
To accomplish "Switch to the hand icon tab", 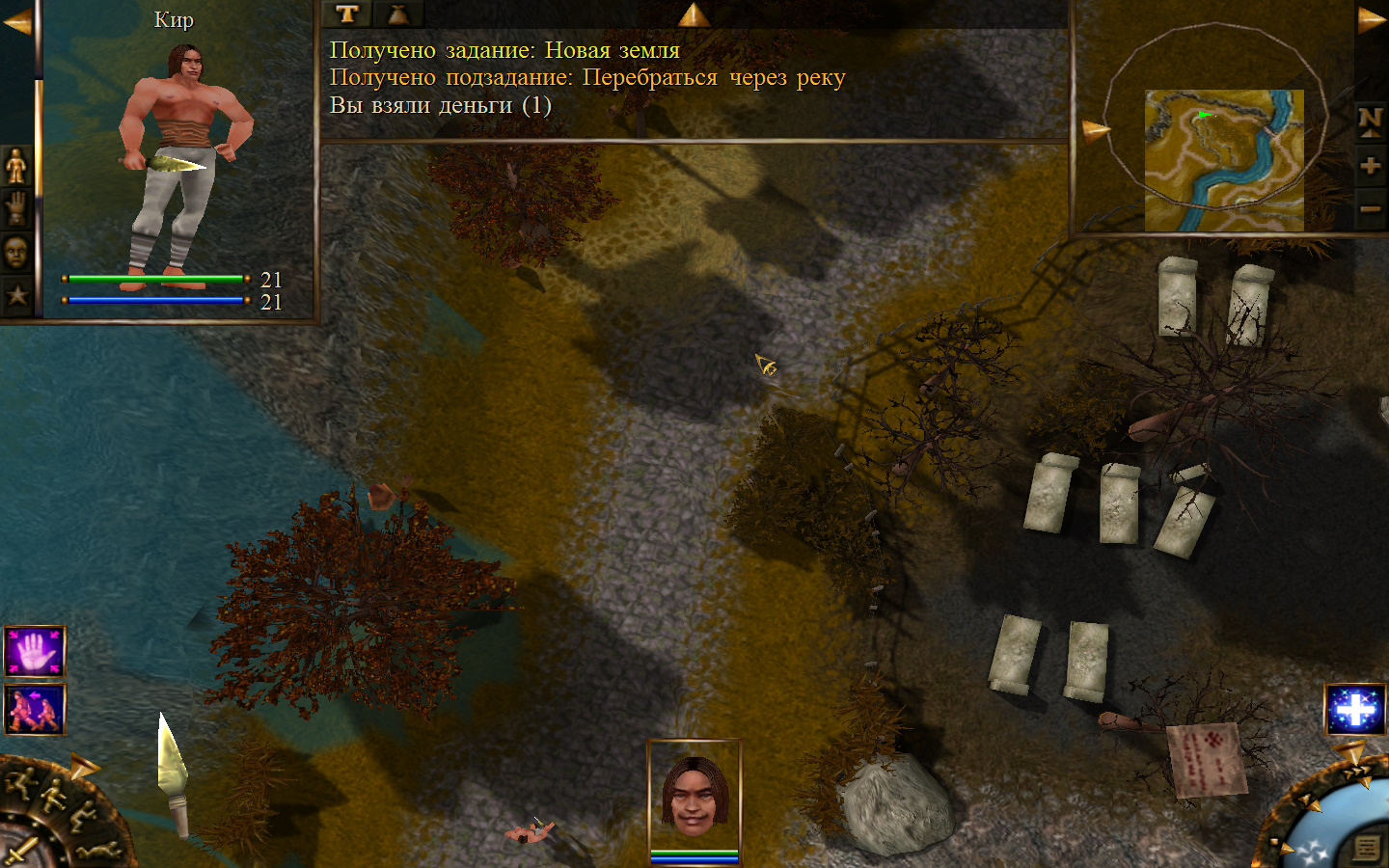I will [x=16, y=209].
